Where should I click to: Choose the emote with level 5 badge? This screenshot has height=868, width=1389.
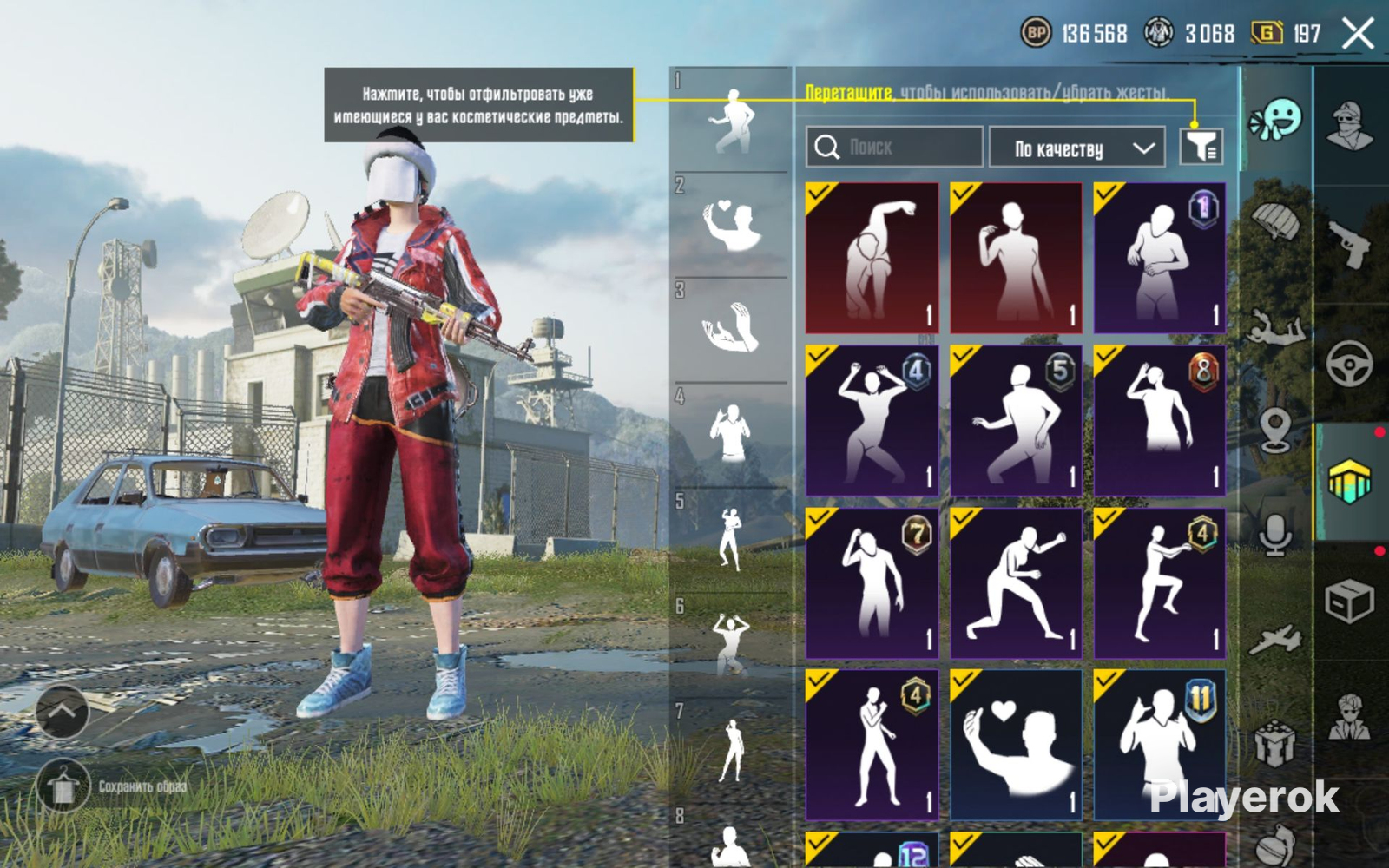(x=1016, y=420)
